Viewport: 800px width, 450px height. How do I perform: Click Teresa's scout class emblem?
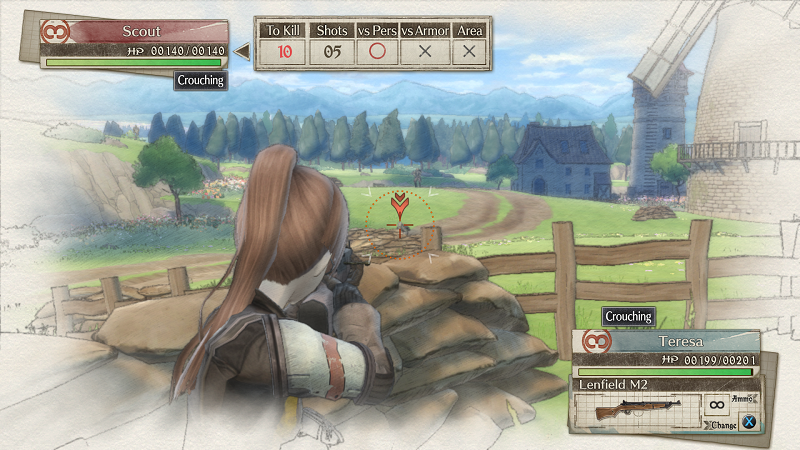point(596,342)
